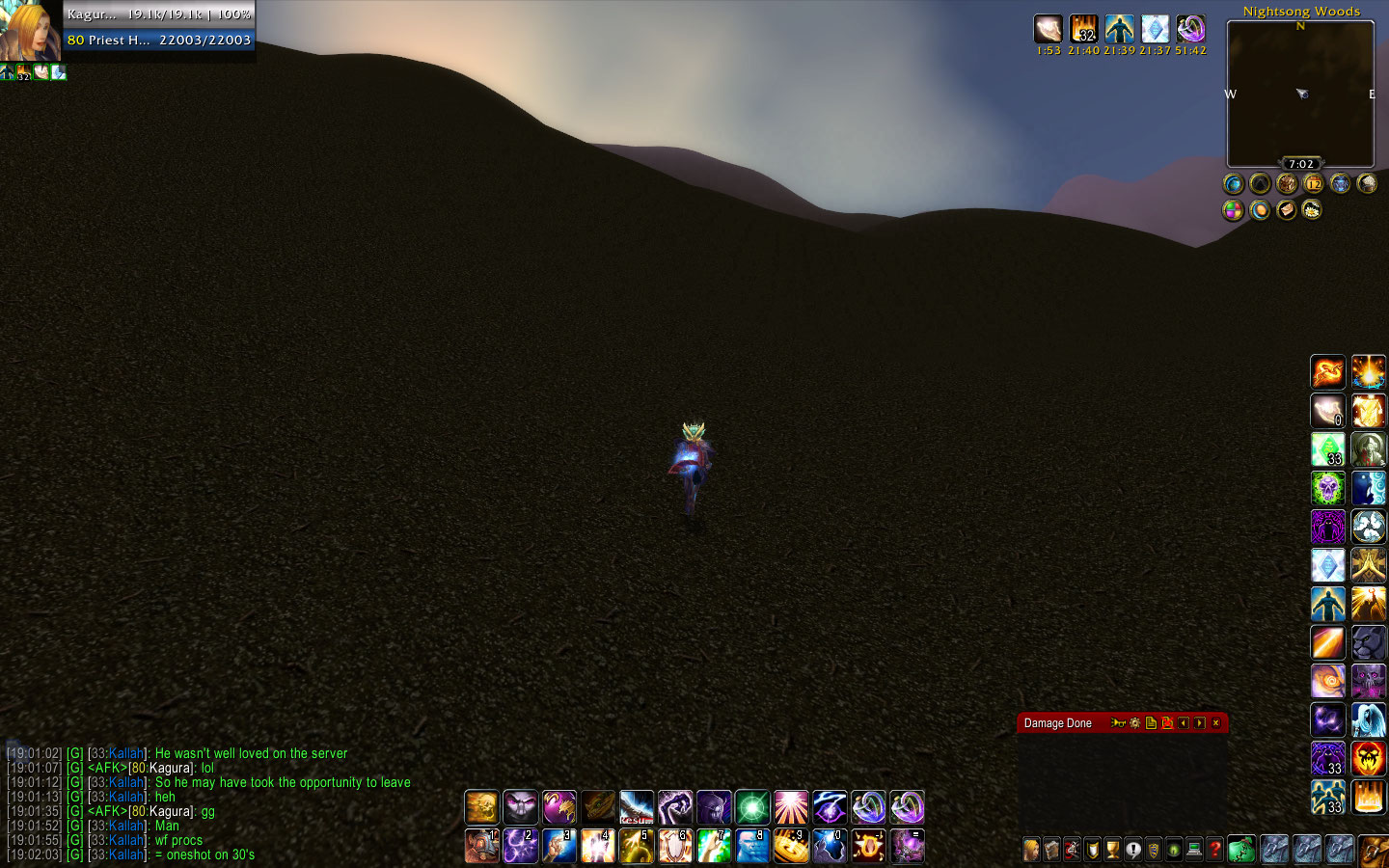Activate the radiant pink light burst spell

[x=790, y=807]
